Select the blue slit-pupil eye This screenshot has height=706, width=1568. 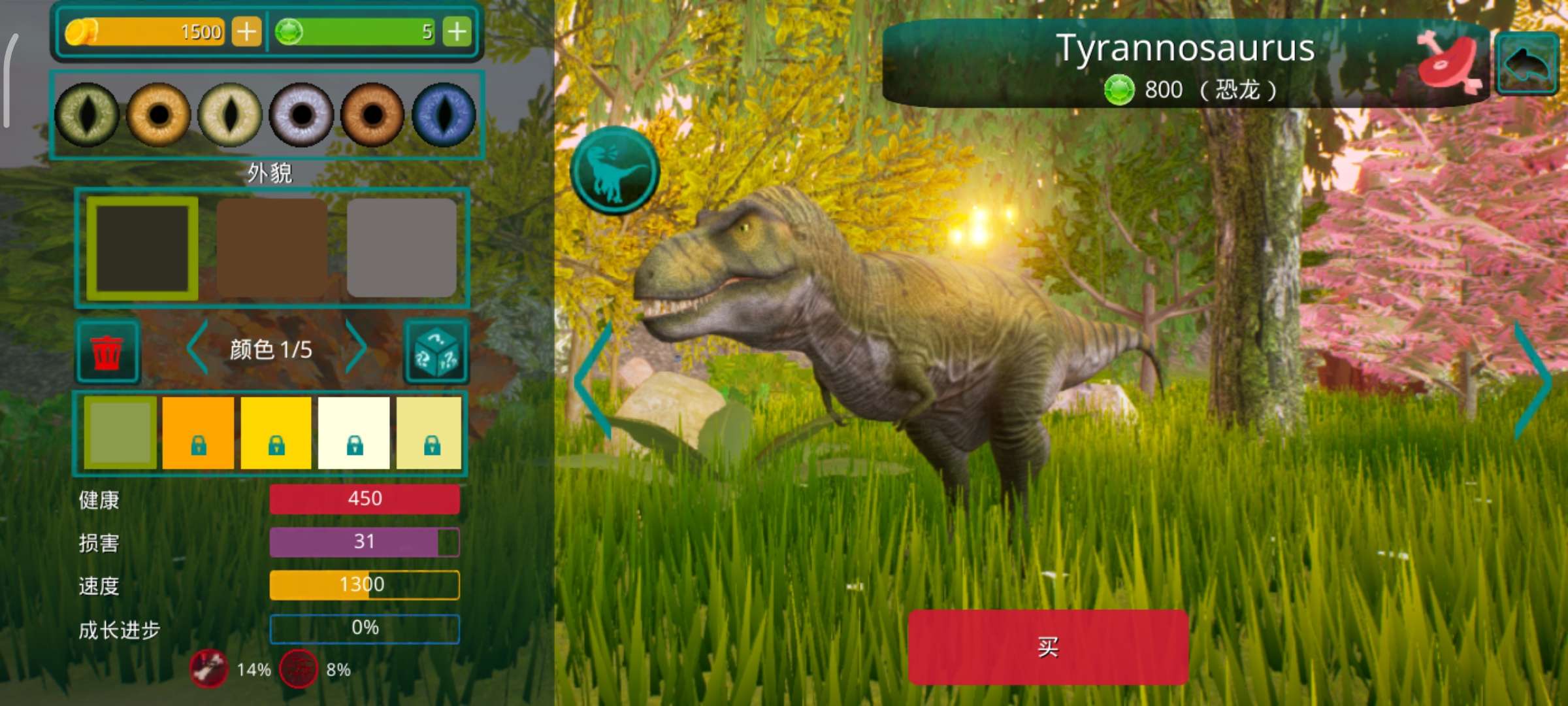click(444, 115)
